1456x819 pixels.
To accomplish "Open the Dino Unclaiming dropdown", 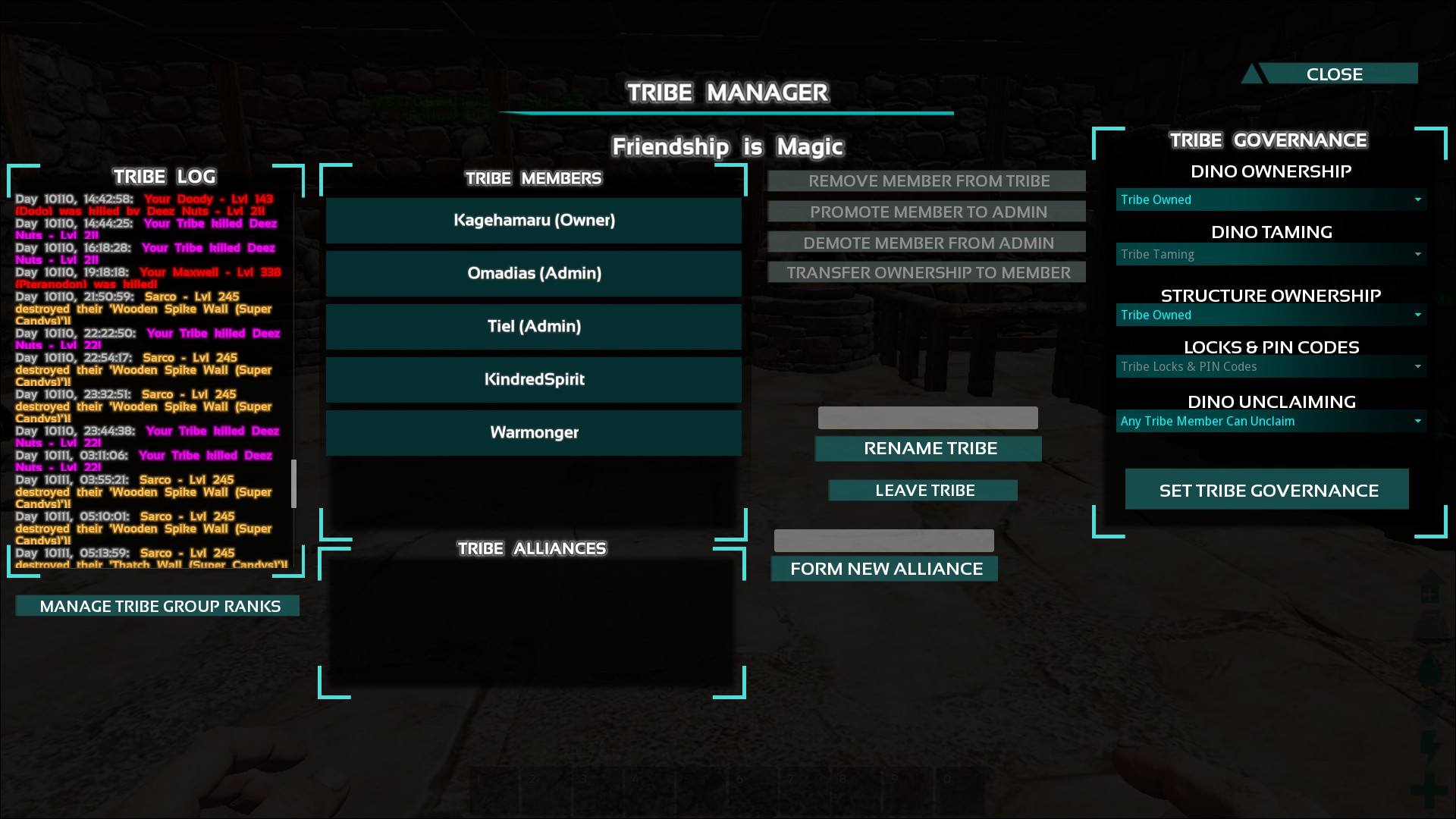I will pyautogui.click(x=1271, y=422).
